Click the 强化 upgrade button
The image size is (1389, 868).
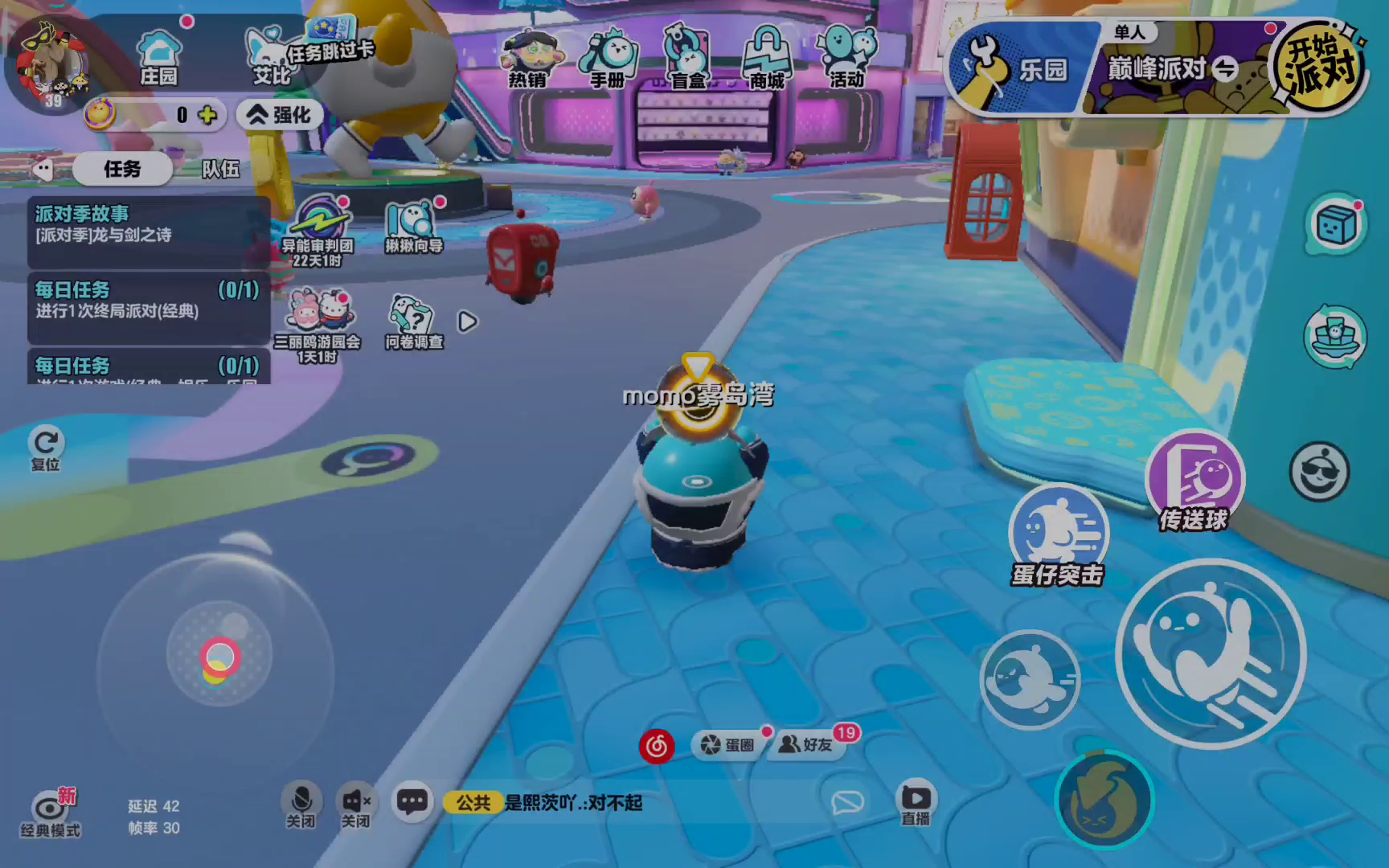pos(280,115)
